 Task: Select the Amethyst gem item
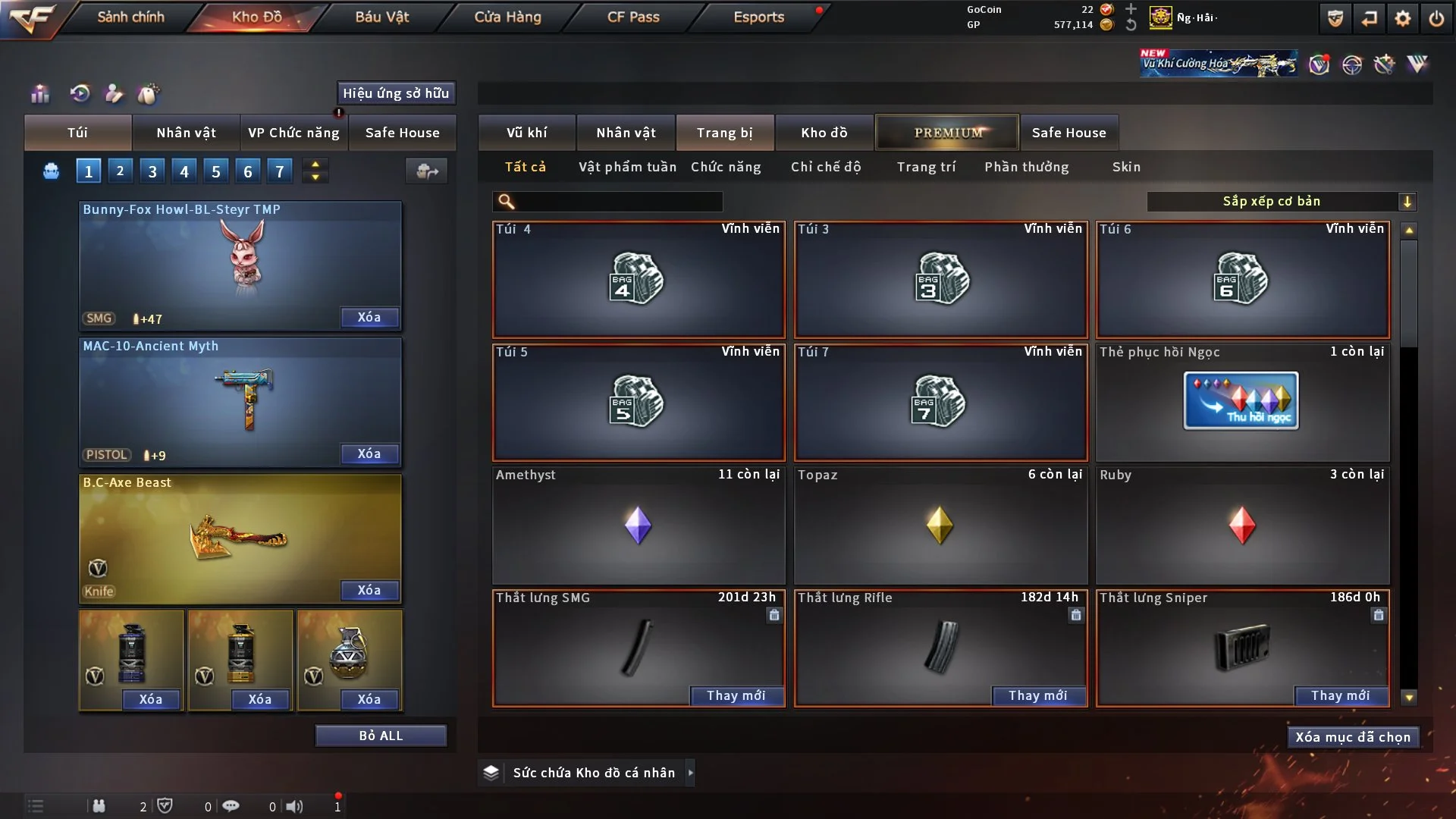(x=638, y=525)
